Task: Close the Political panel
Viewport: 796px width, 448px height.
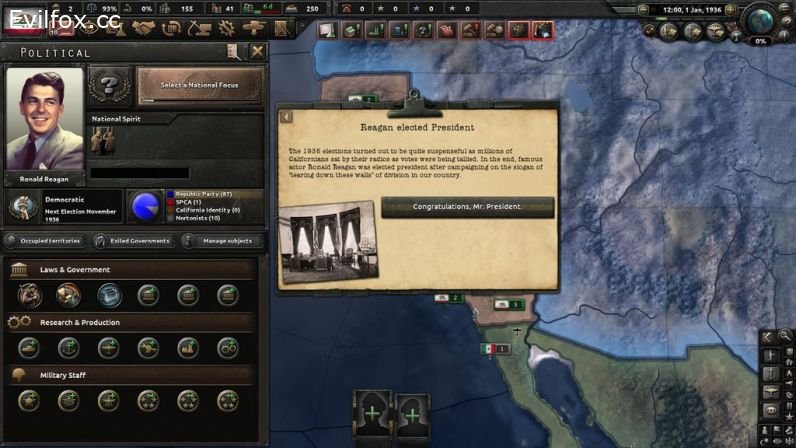Action: coord(258,52)
